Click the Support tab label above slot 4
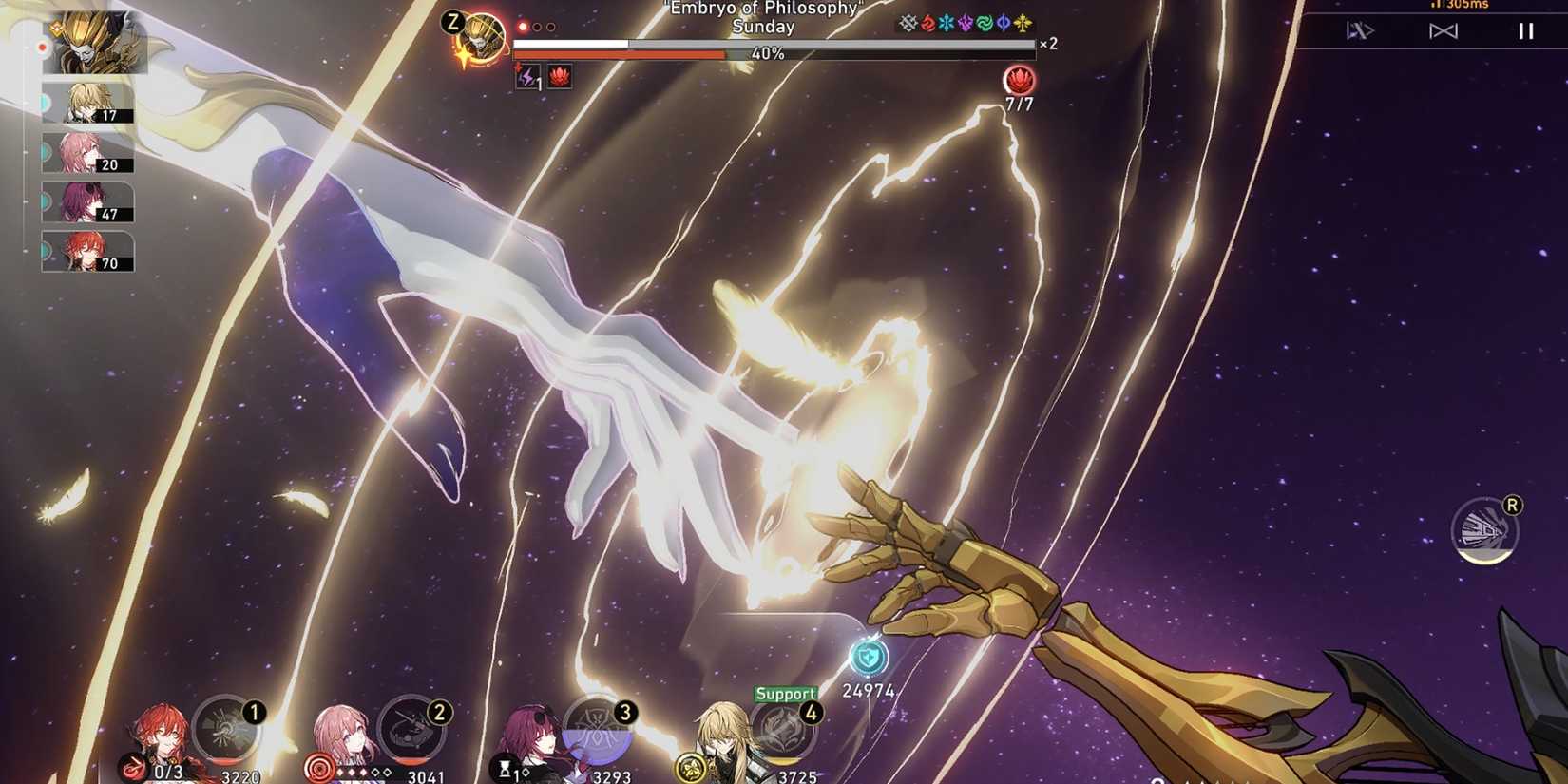The height and width of the screenshot is (784, 1568). tap(786, 693)
